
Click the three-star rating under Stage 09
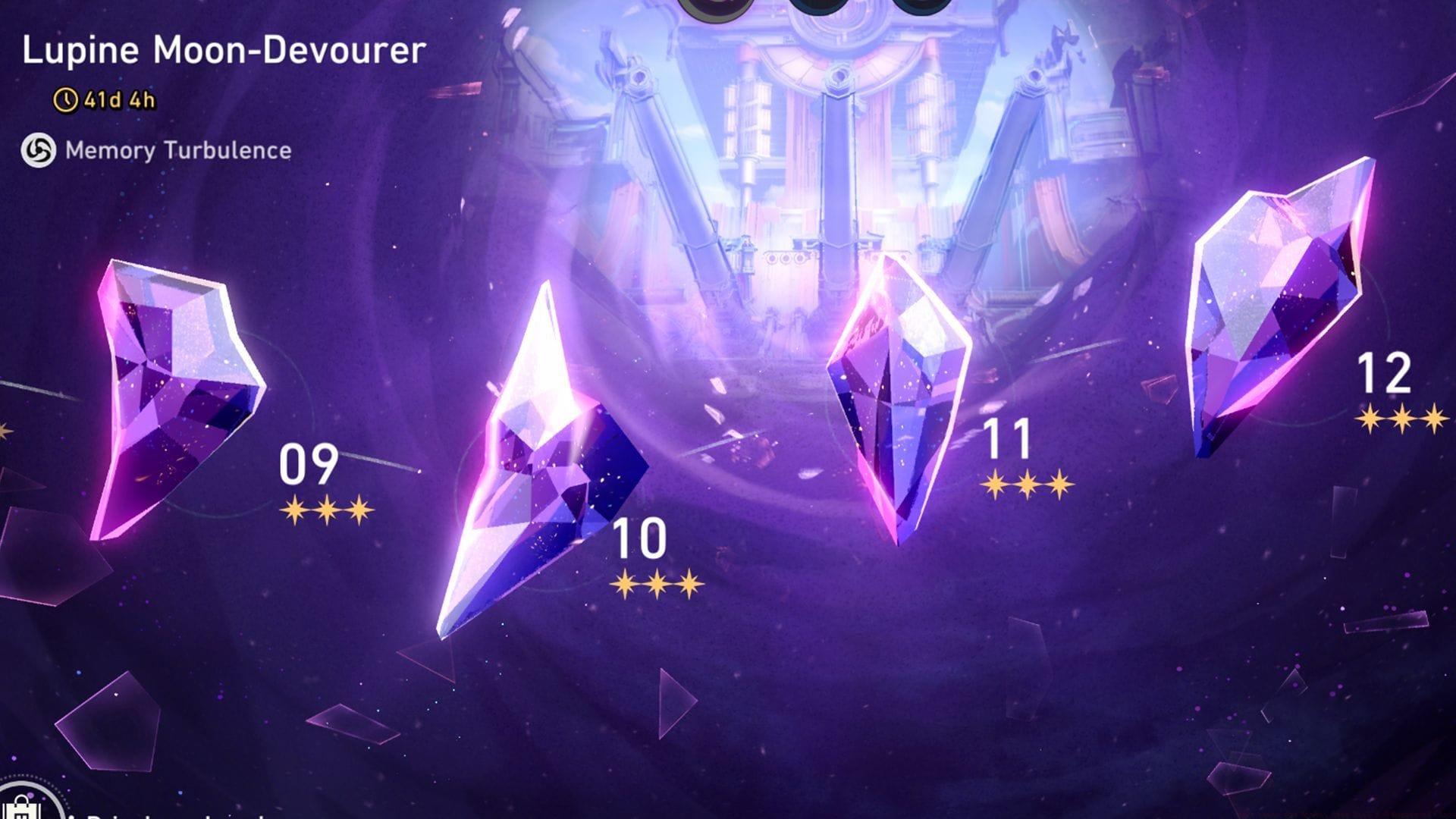pyautogui.click(x=326, y=508)
